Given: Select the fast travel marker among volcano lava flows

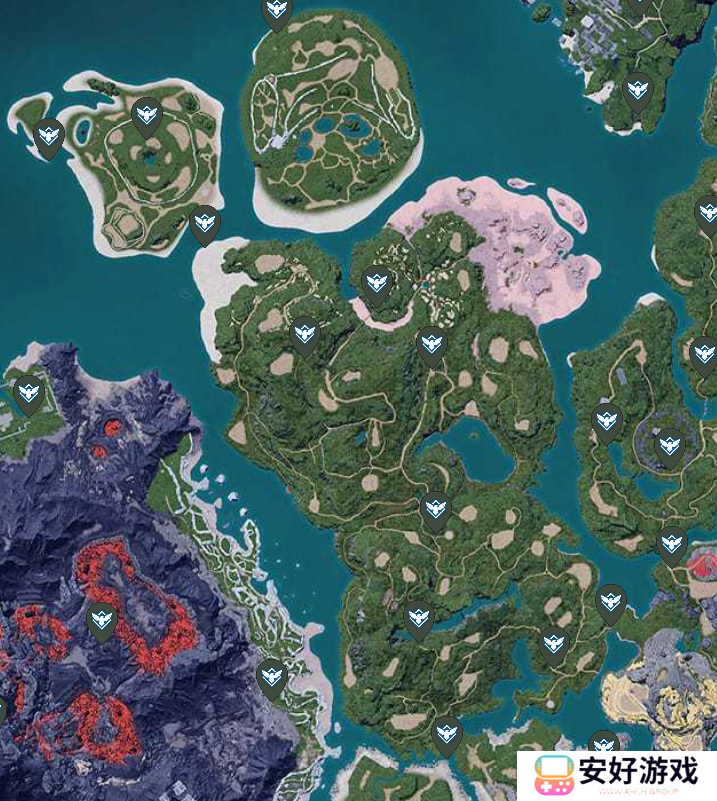Looking at the screenshot, I should pos(101,622).
